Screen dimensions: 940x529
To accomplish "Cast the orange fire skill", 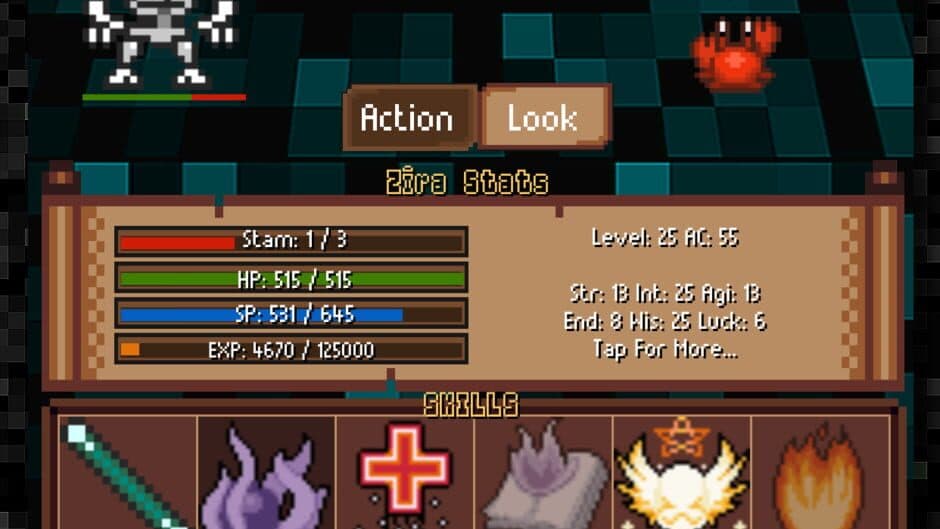I will (x=820, y=476).
